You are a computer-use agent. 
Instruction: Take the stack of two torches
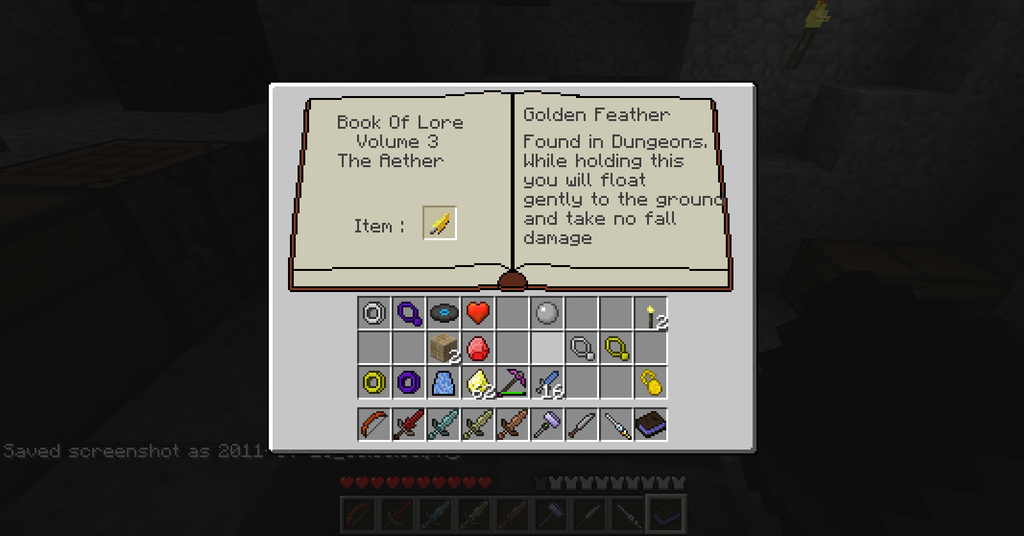click(x=650, y=314)
